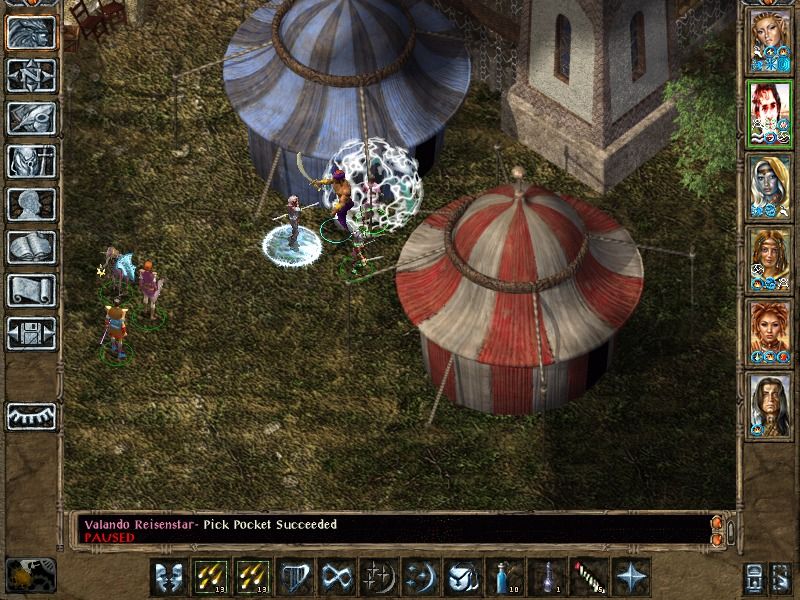
Task: Use the striped wand quick item
Action: (591, 577)
